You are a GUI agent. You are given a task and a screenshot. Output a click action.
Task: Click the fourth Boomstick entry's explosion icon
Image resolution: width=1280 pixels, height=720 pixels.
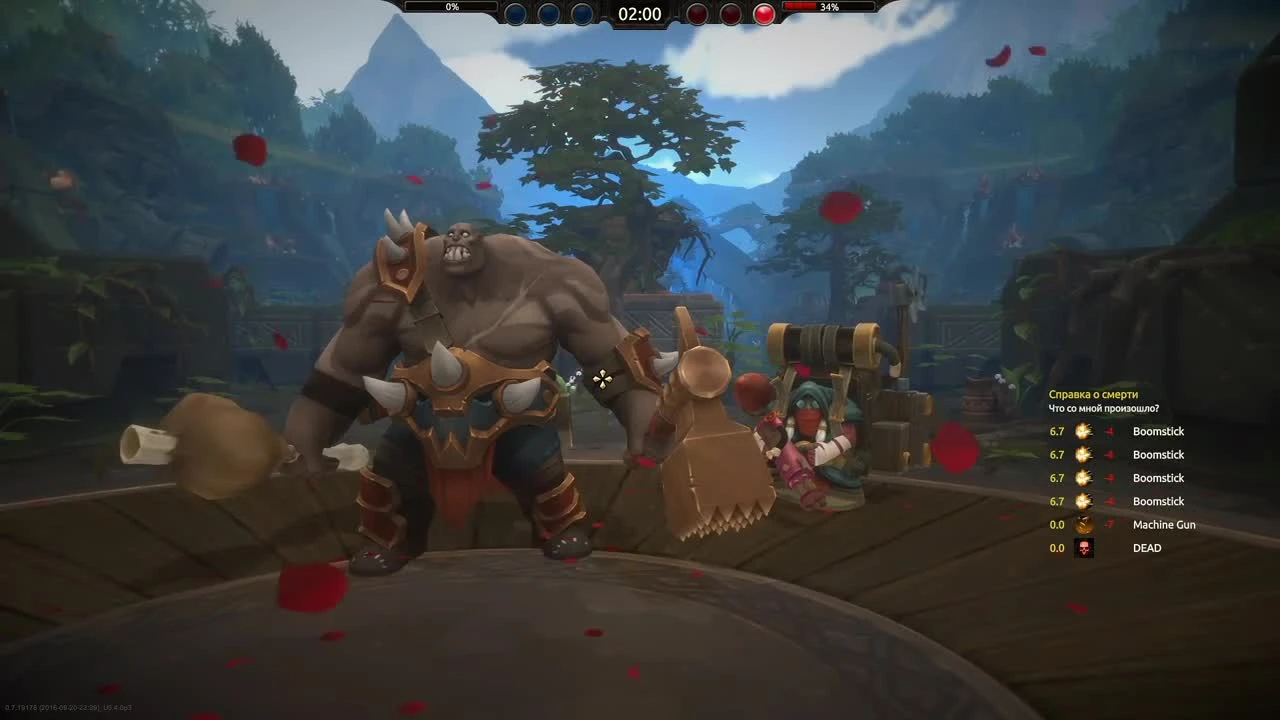tap(1083, 501)
